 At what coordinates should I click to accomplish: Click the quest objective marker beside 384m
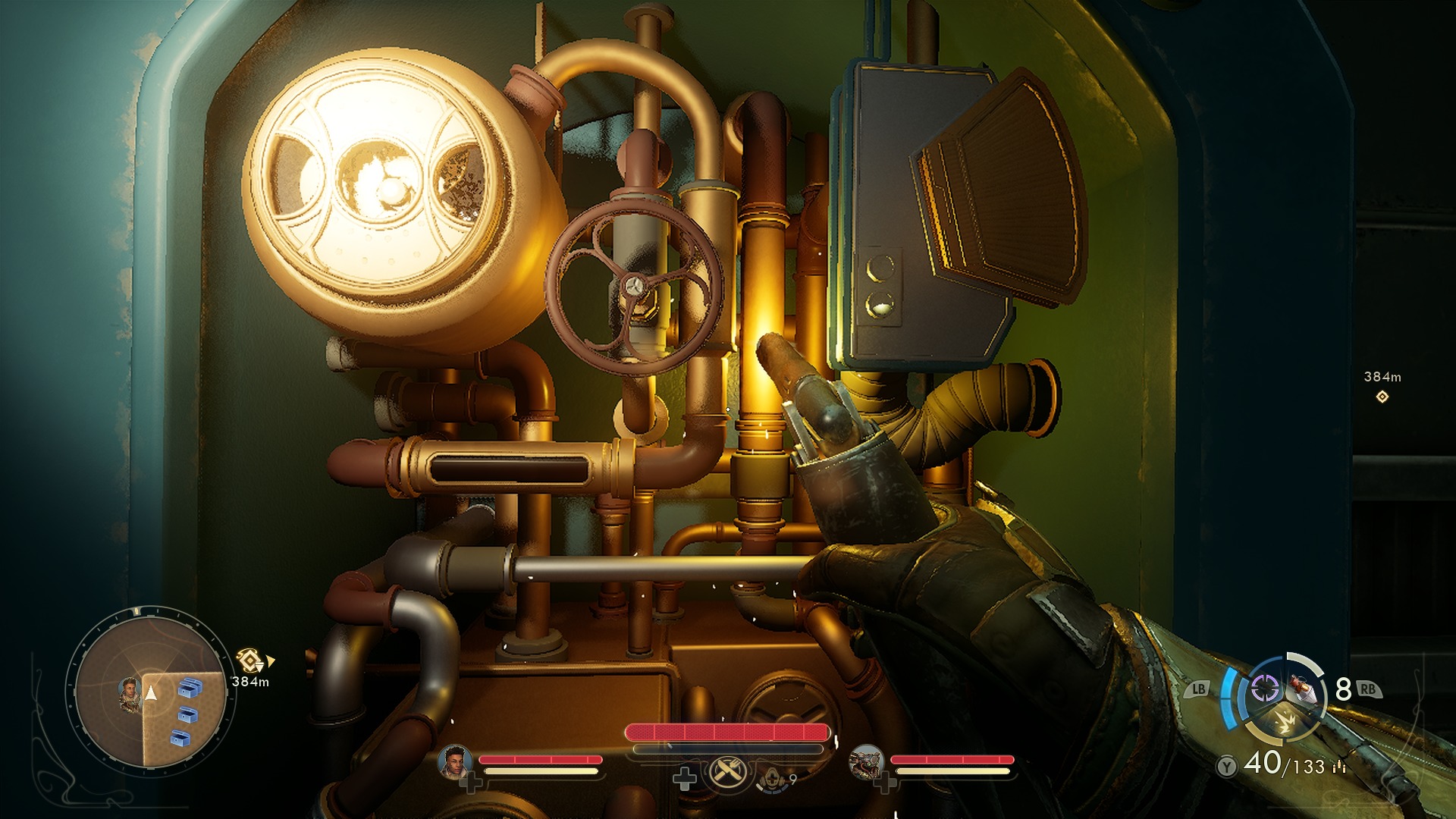pos(249,660)
